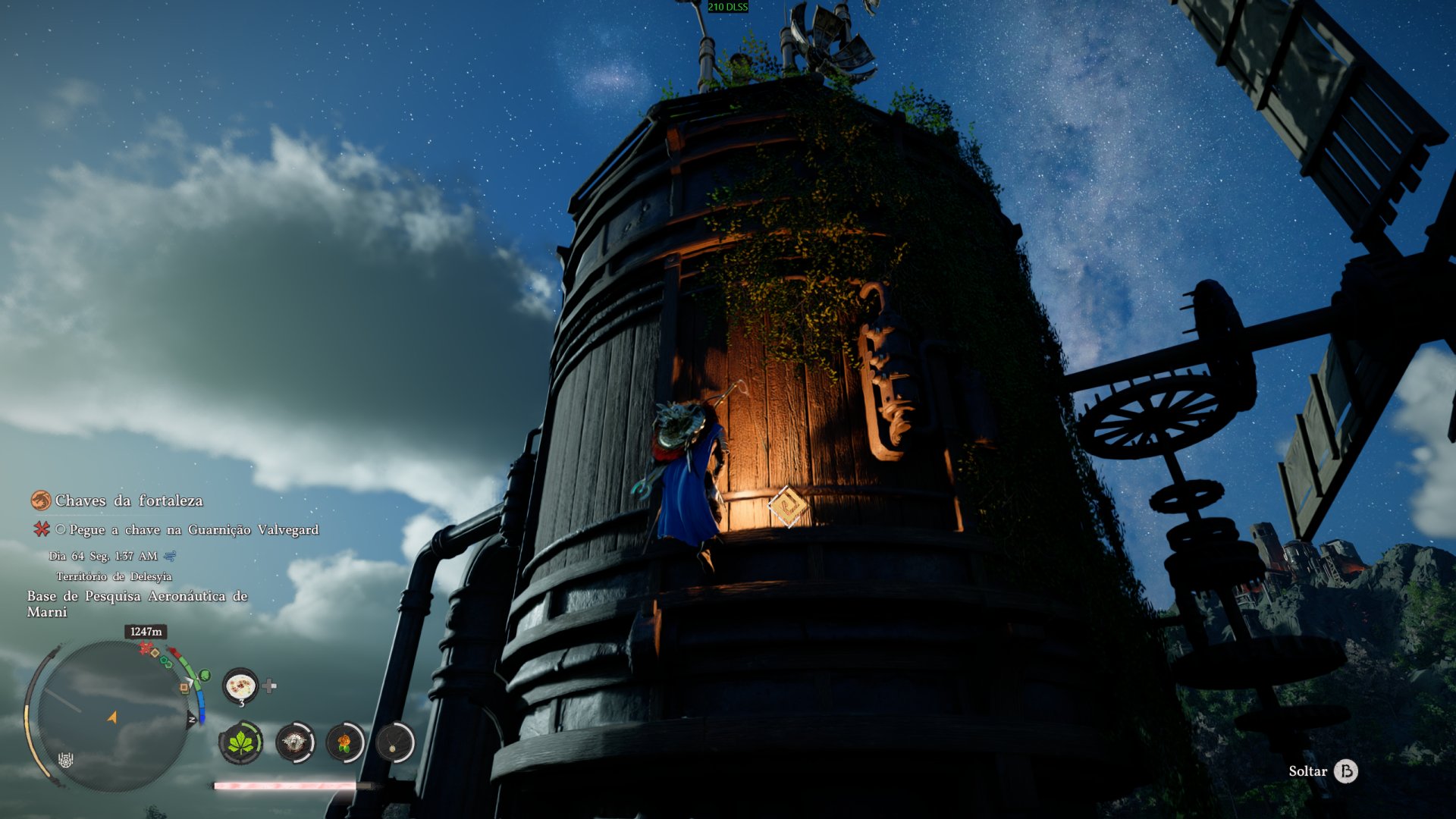Image resolution: width=1456 pixels, height=819 pixels.
Task: Select the orange rose item slot
Action: coord(345,742)
